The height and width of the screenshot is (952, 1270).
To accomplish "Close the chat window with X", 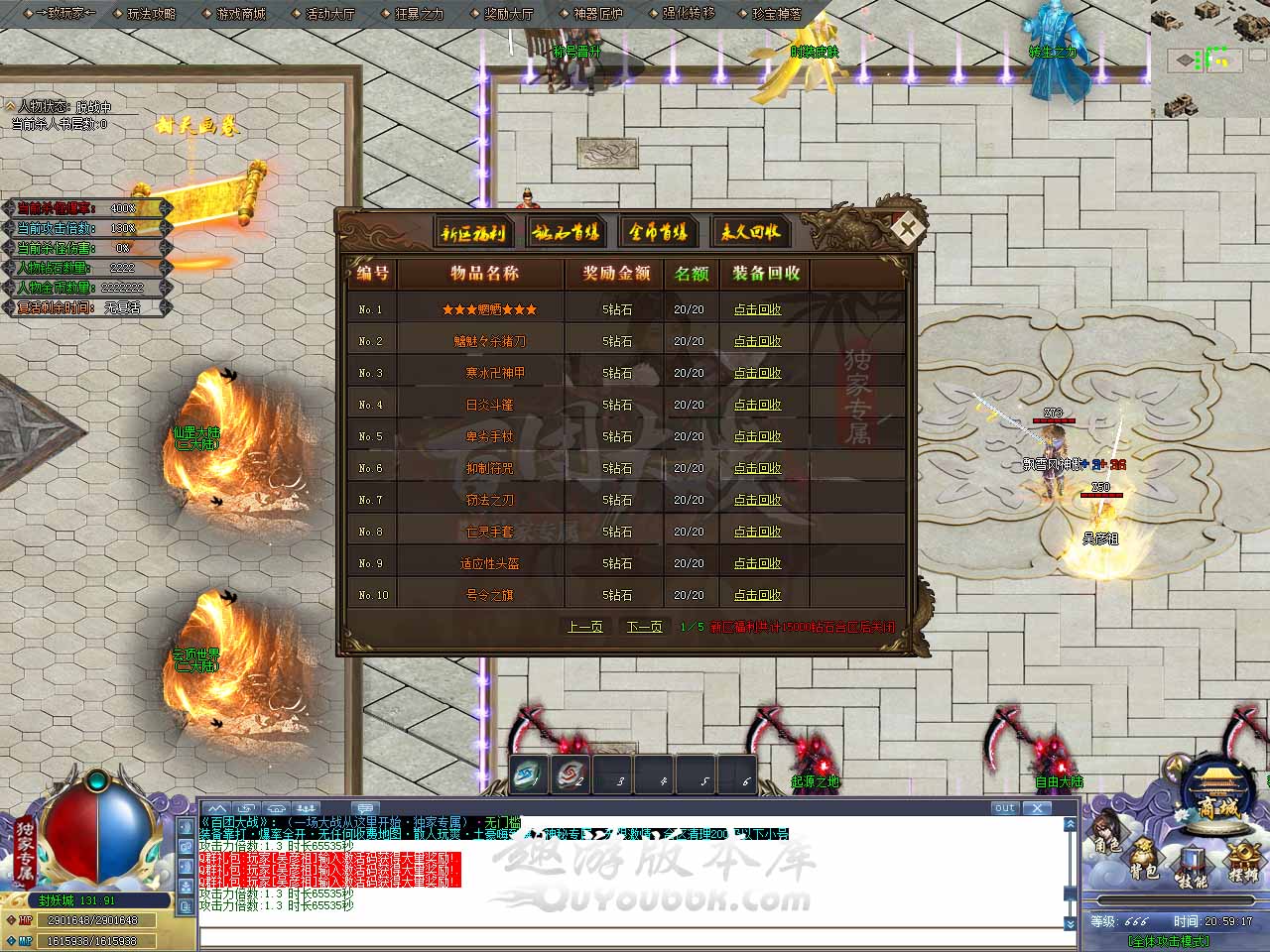I will pos(1037,808).
